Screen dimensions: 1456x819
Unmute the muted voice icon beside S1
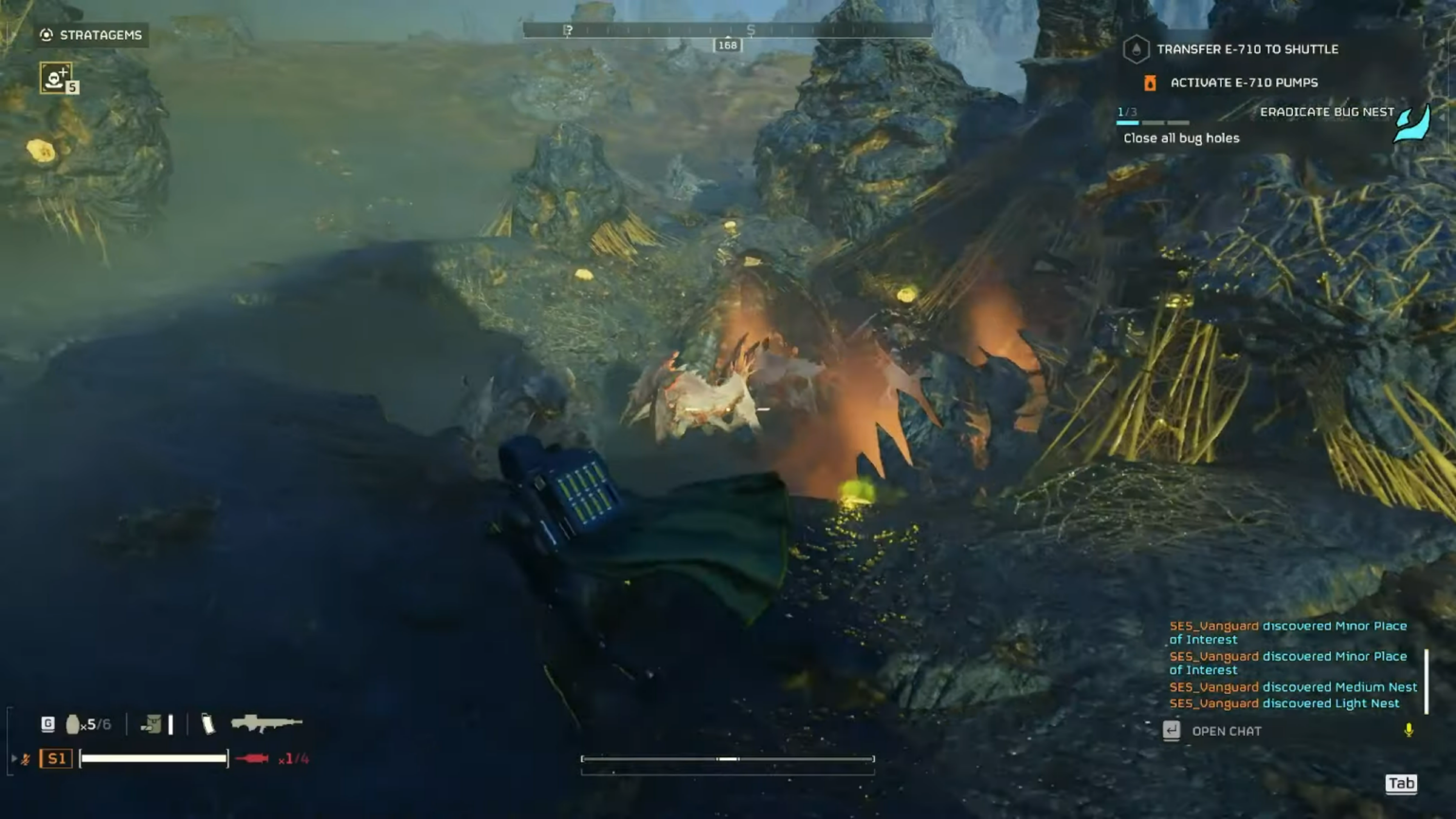[x=27, y=758]
